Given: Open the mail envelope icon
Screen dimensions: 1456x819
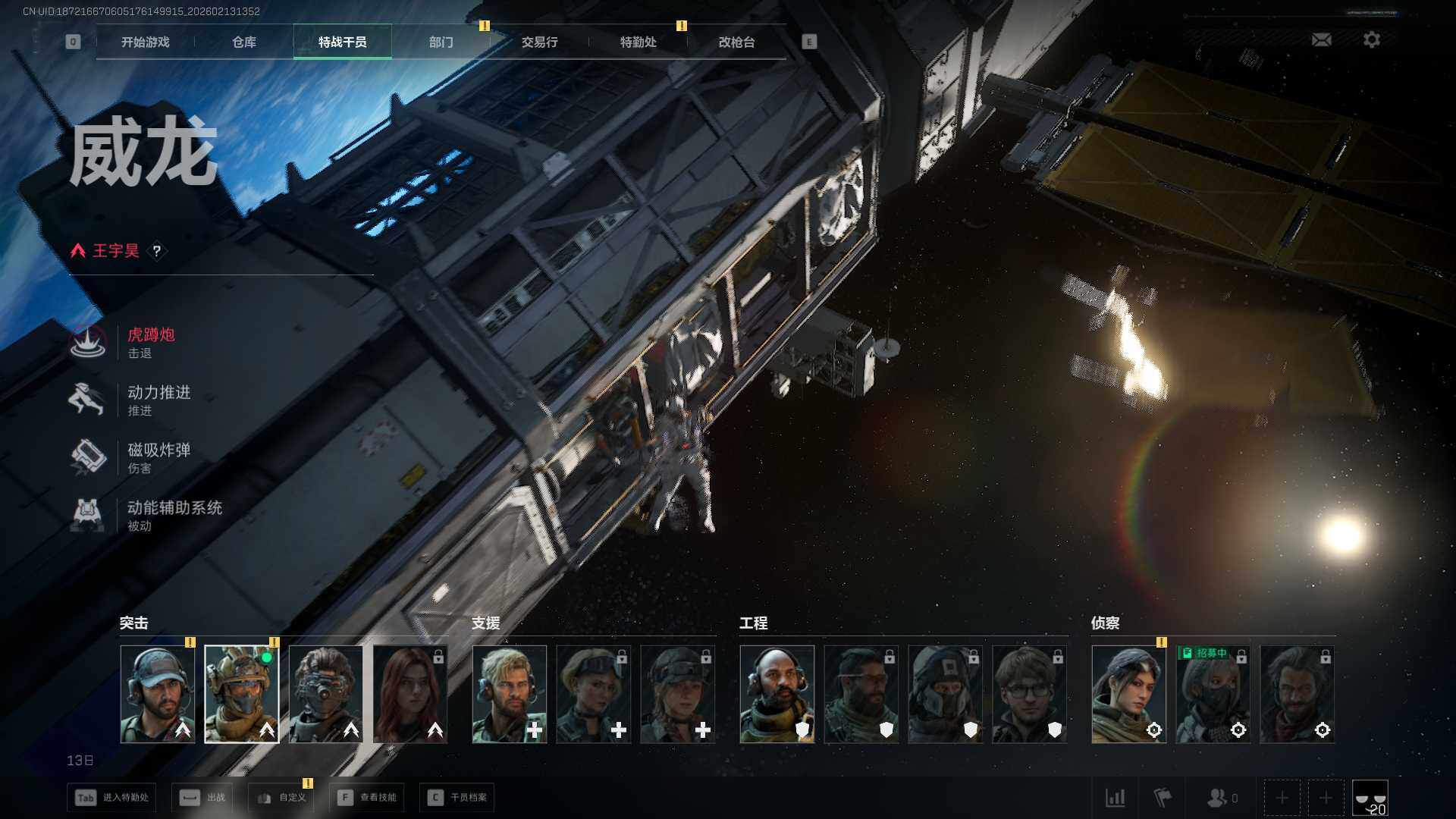Looking at the screenshot, I should (1321, 39).
